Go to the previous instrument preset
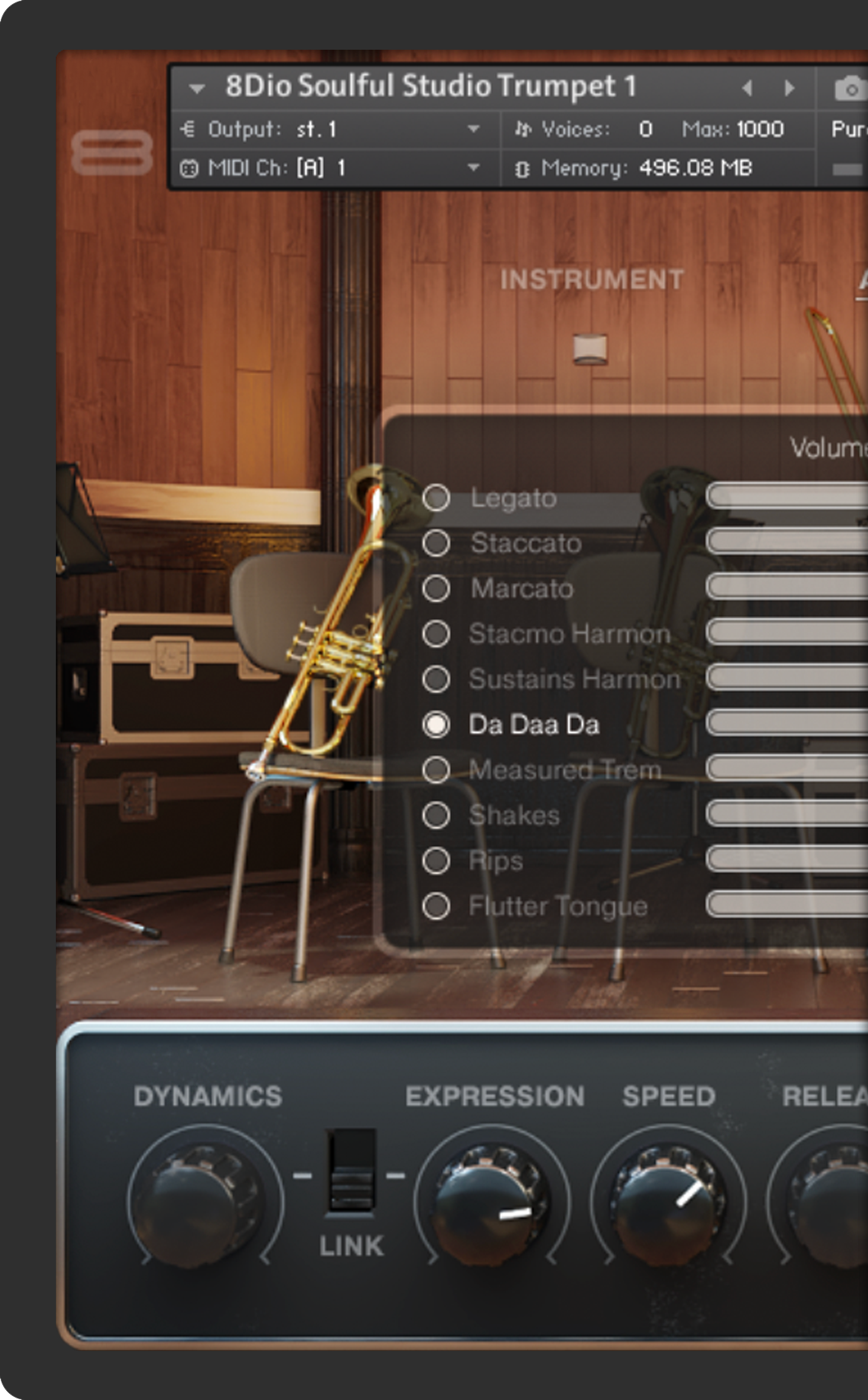868x1400 pixels. tap(747, 88)
